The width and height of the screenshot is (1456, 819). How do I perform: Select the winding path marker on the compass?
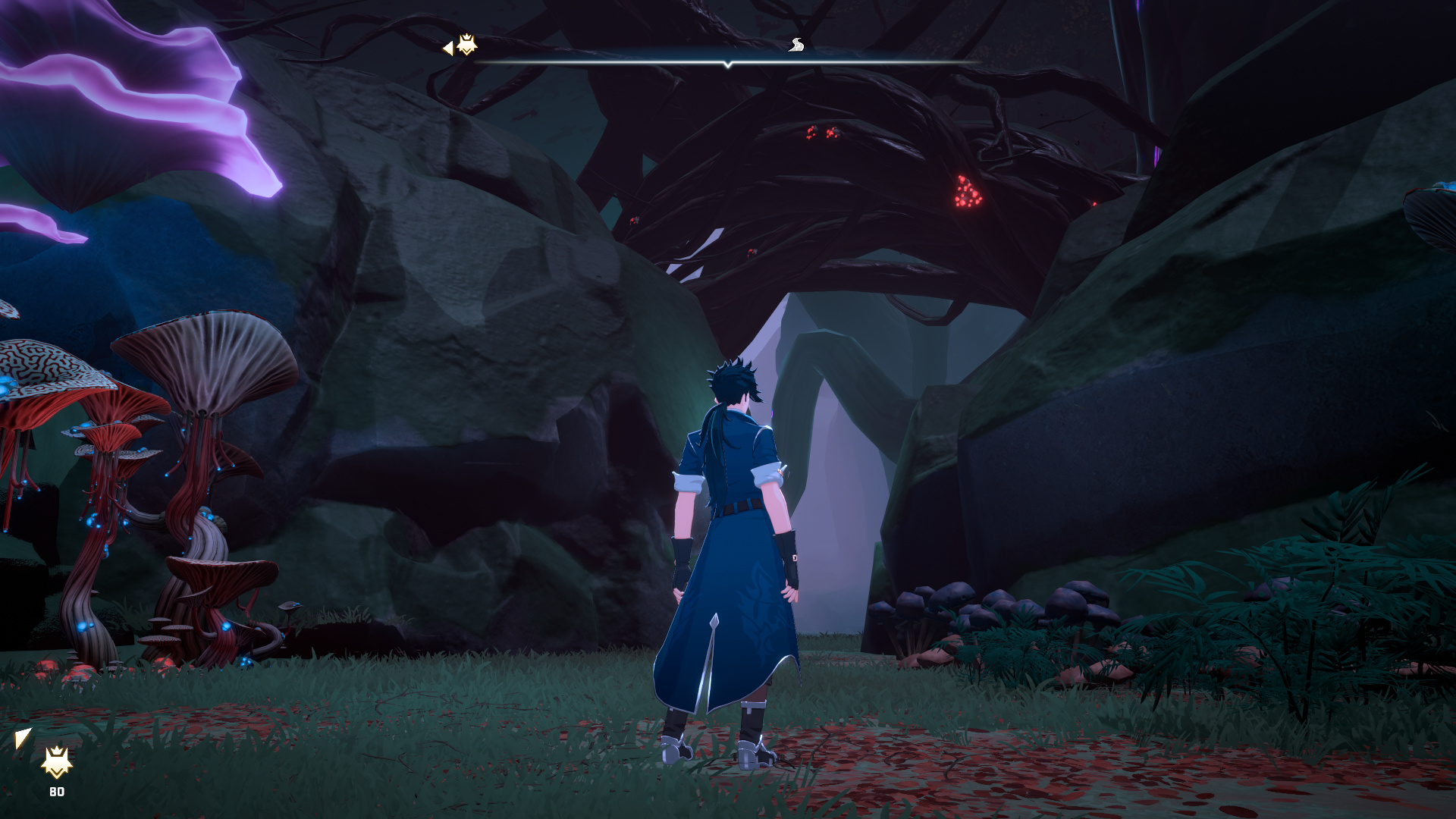795,45
